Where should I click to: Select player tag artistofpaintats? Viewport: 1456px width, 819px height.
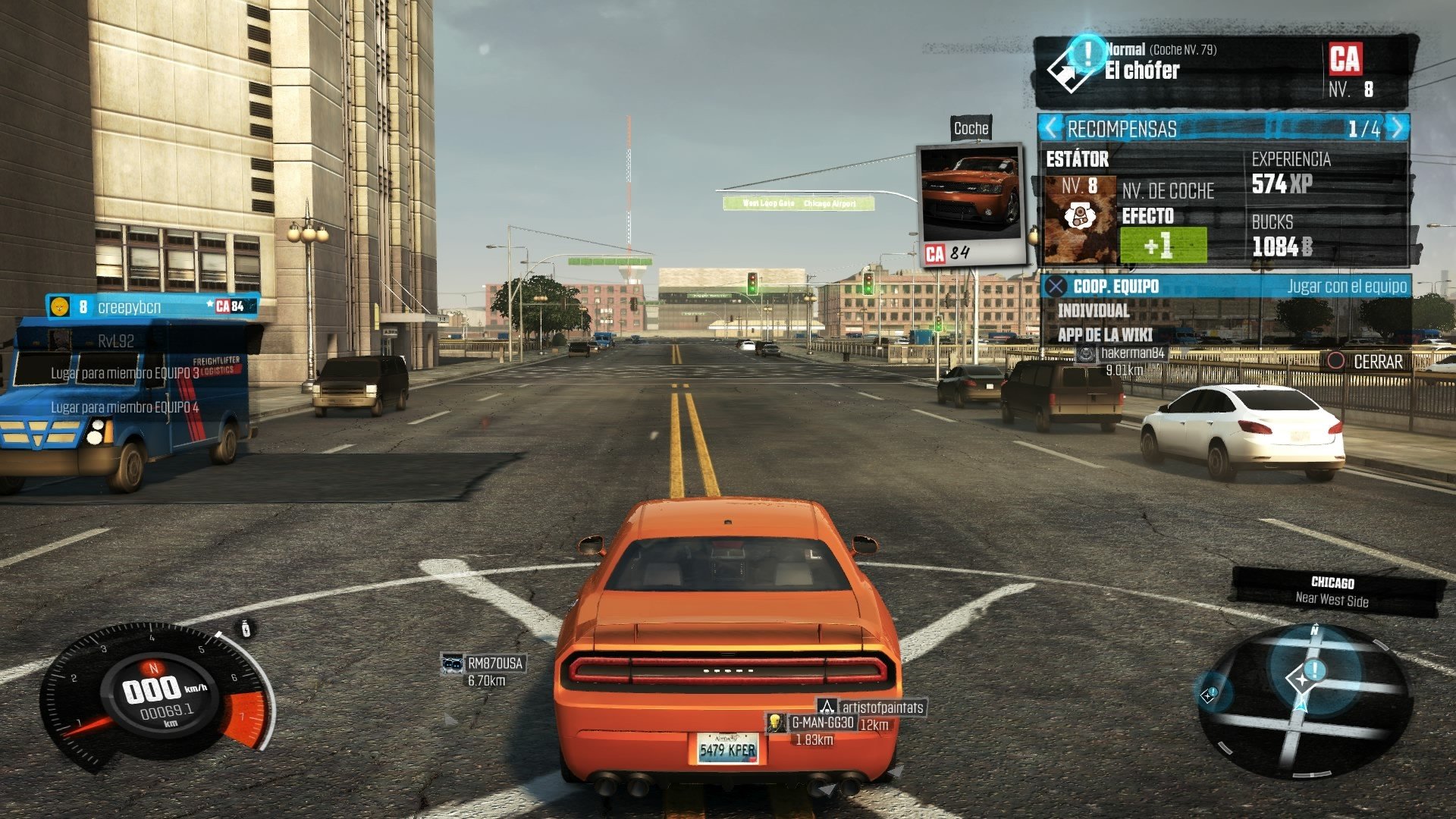[883, 708]
